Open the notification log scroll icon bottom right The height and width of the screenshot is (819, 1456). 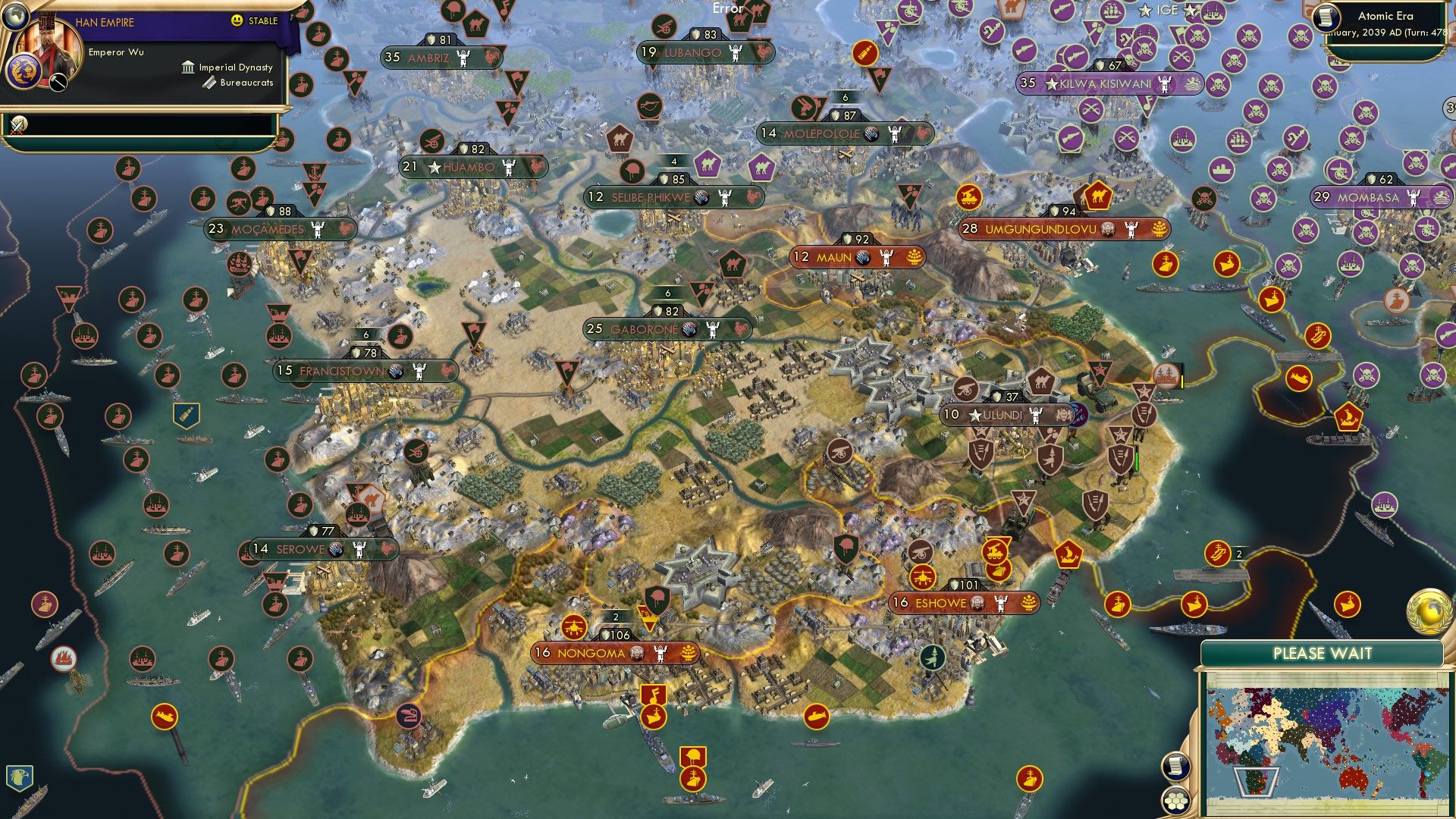pyautogui.click(x=1175, y=767)
